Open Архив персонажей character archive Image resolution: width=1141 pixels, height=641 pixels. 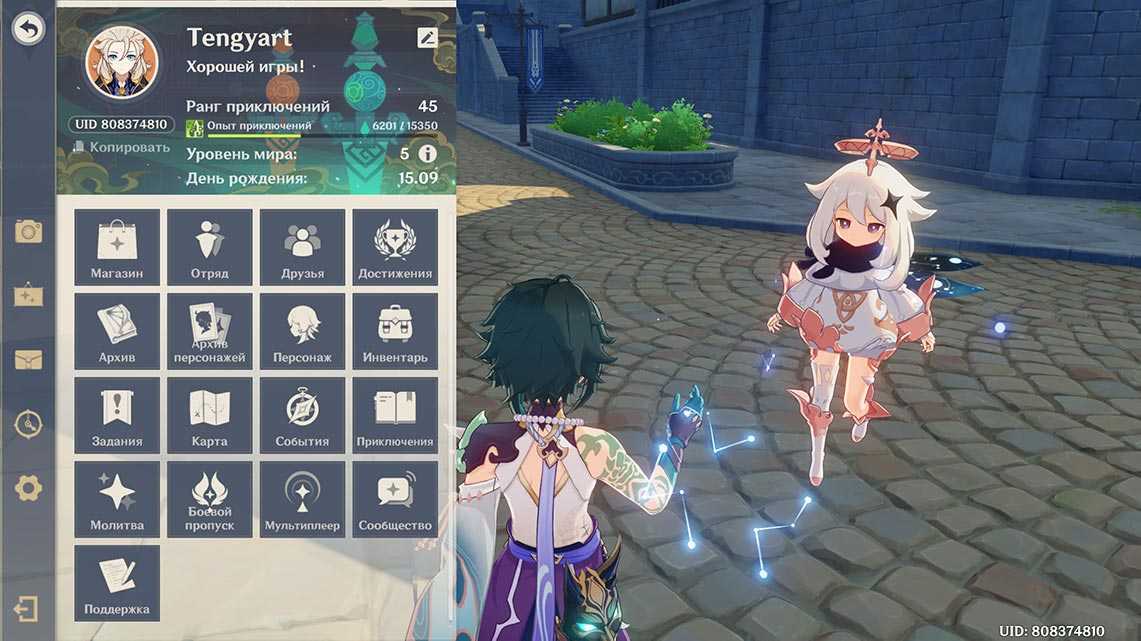(210, 331)
